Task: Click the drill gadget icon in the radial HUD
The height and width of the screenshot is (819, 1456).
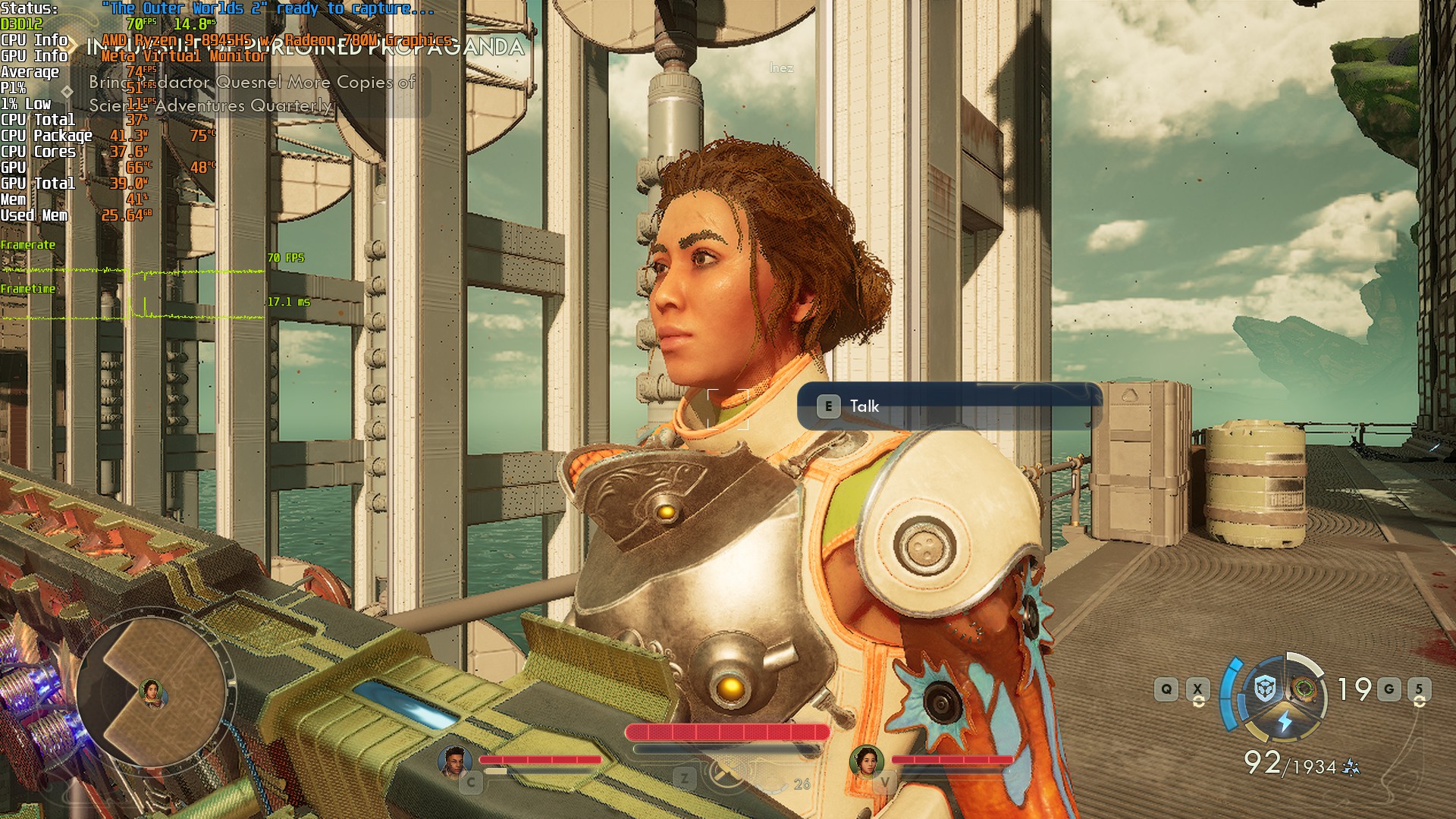Action: click(1306, 687)
